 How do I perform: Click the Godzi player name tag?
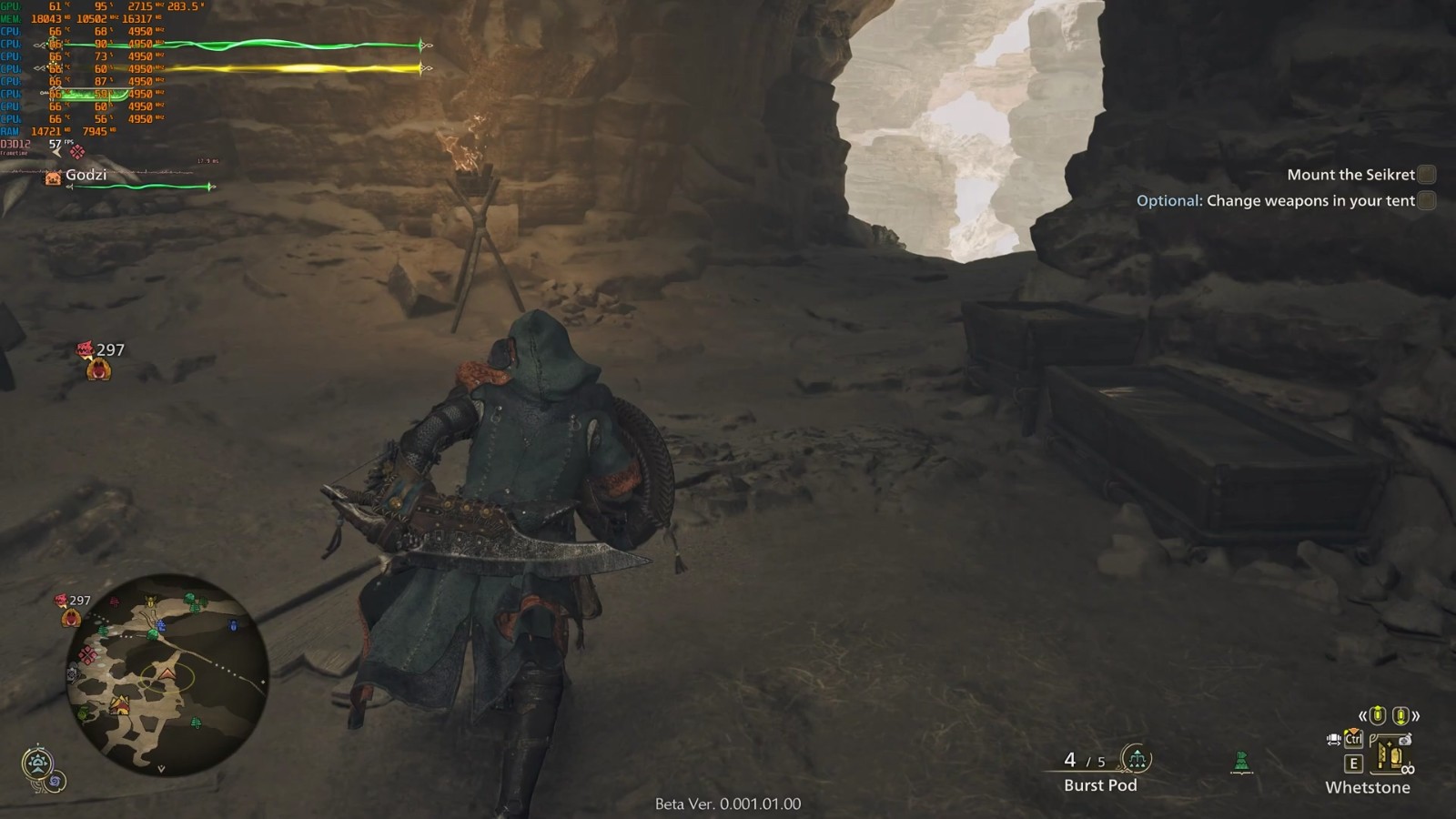click(x=86, y=175)
